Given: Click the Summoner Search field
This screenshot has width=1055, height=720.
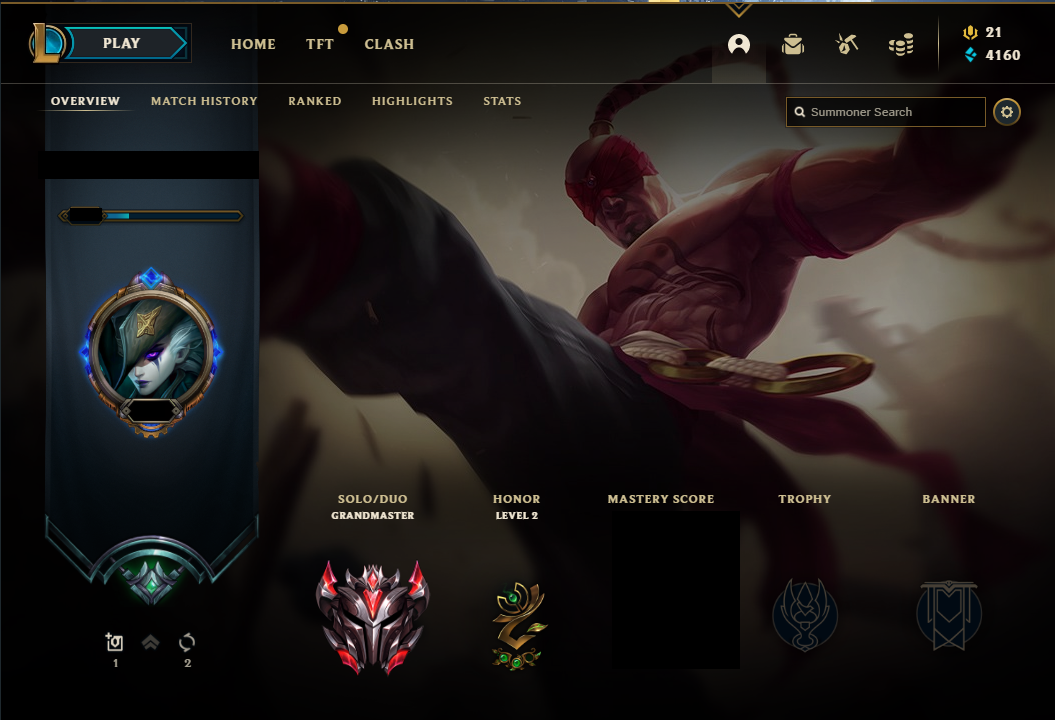Looking at the screenshot, I should click(886, 112).
